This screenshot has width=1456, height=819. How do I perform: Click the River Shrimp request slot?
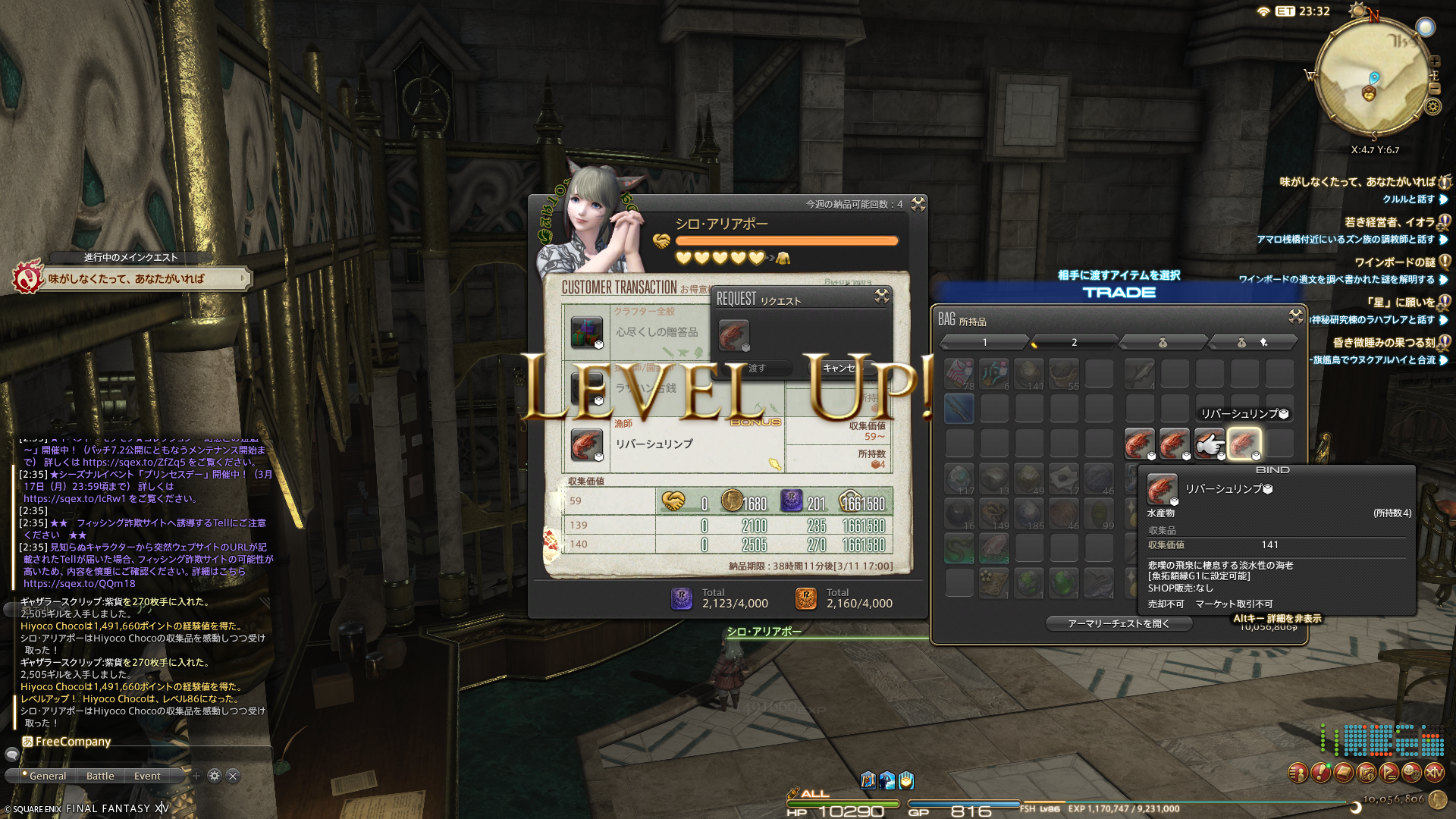733,334
